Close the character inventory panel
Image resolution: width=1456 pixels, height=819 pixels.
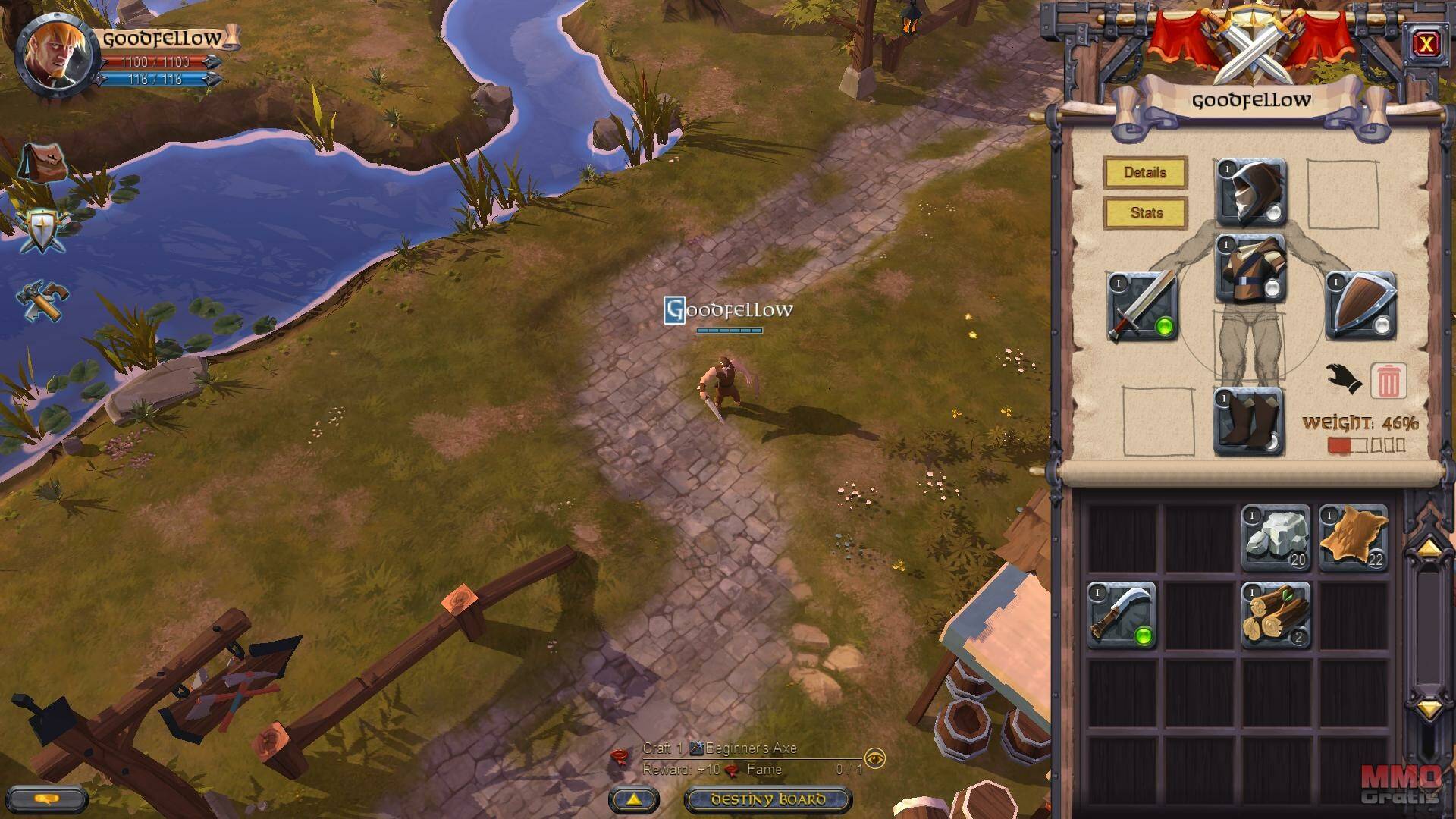tap(1426, 45)
